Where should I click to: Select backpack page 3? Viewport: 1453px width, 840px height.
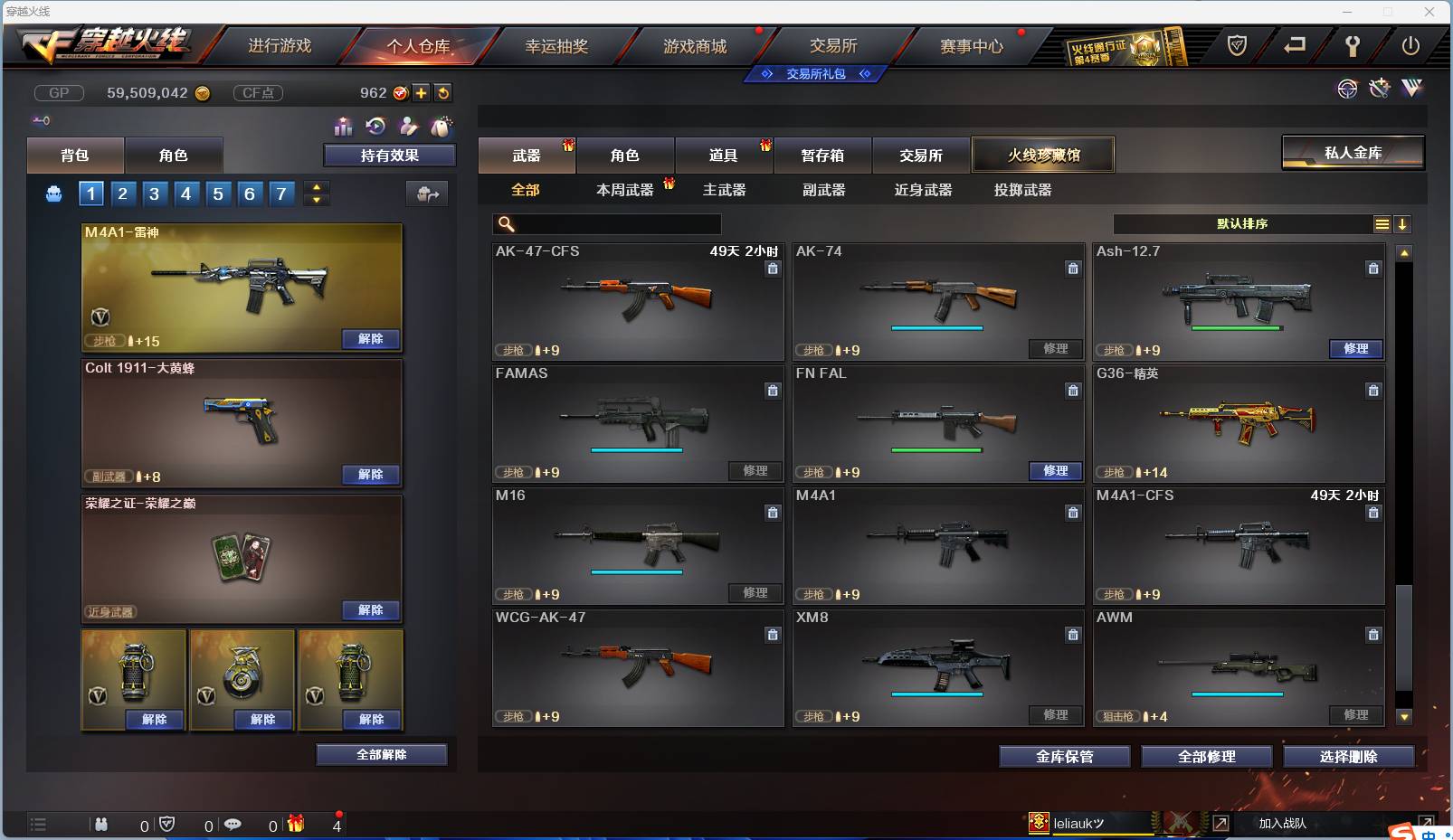click(154, 193)
